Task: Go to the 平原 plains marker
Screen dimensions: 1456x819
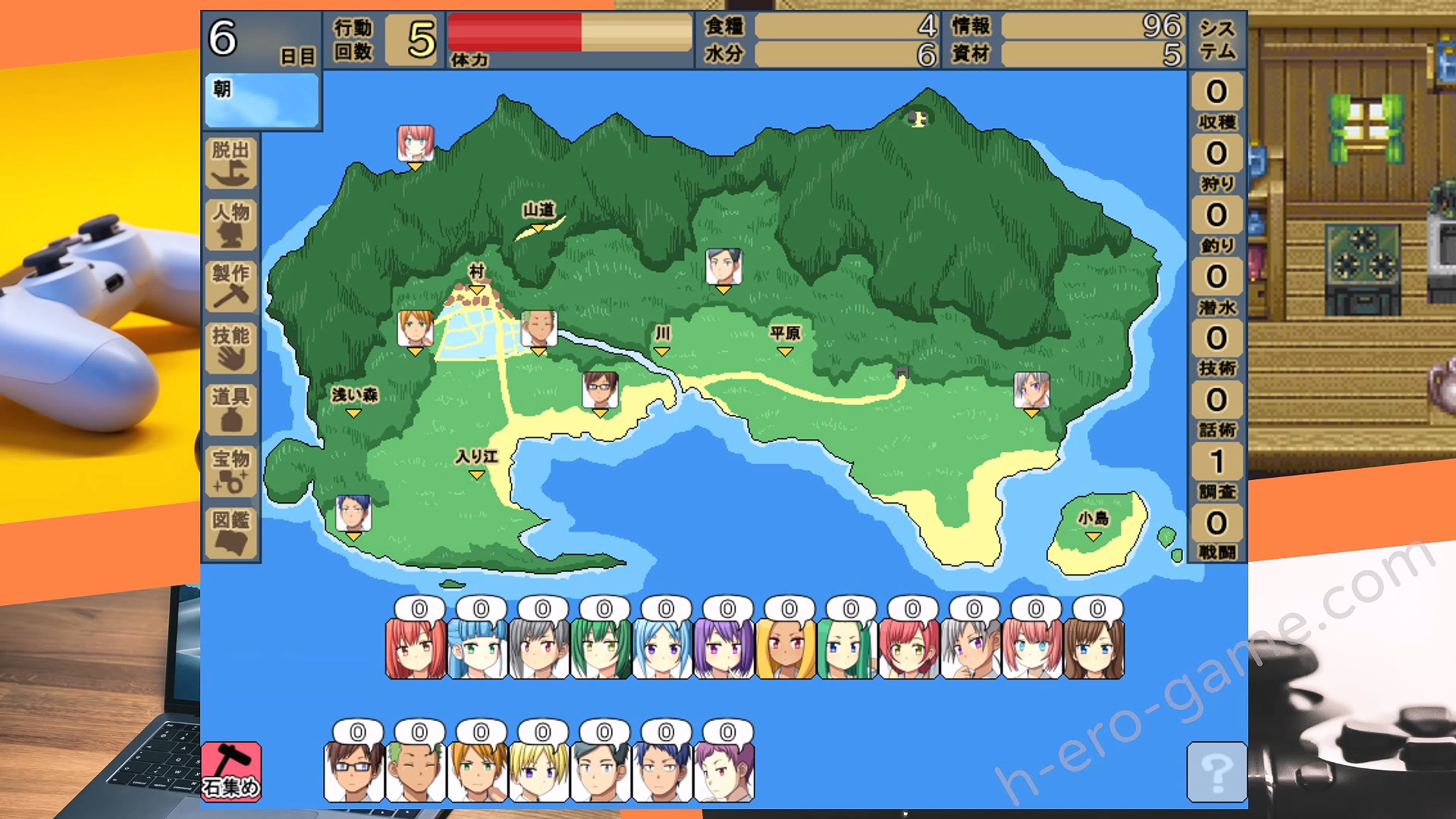Action: (785, 340)
